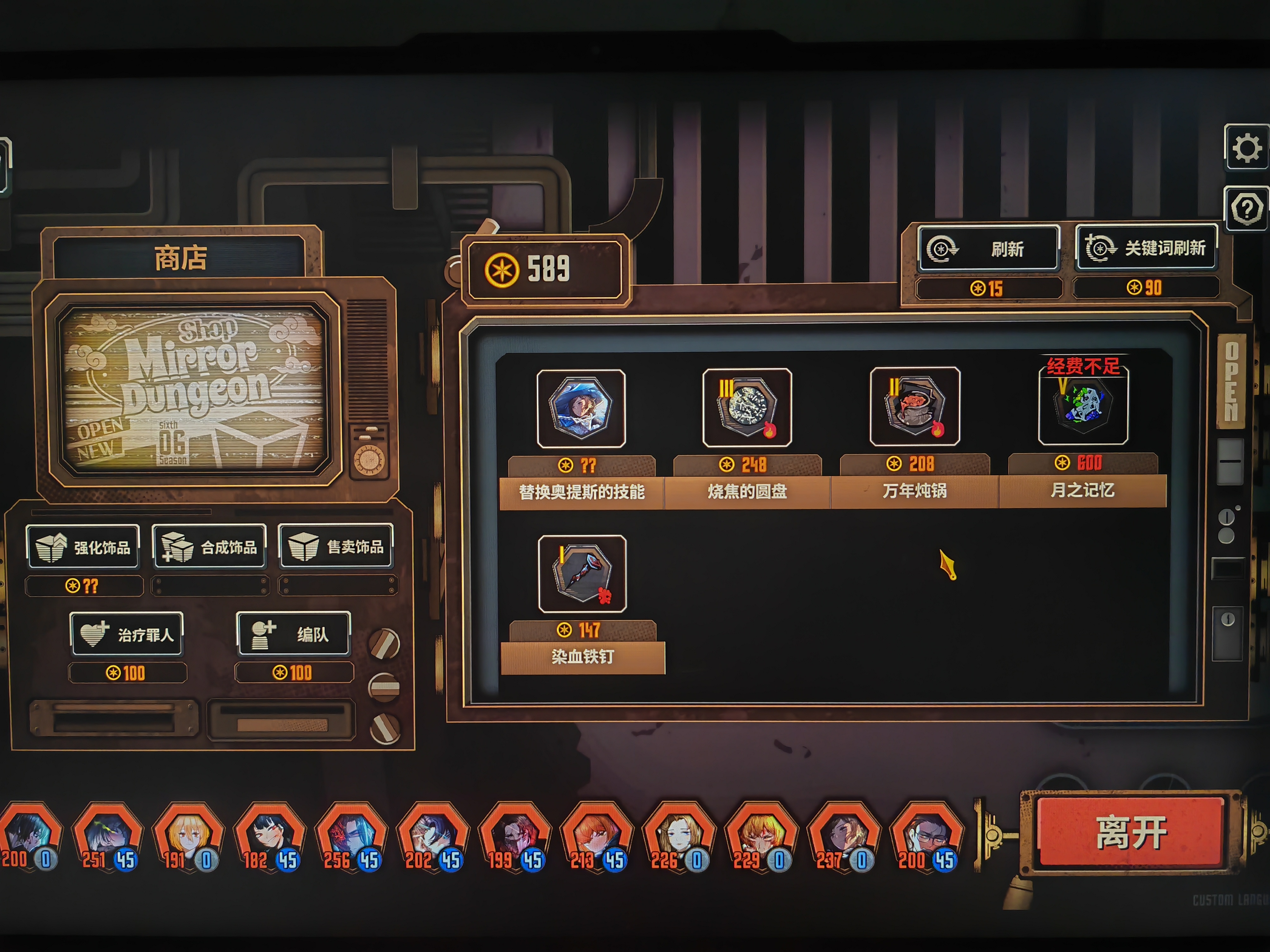Use the 关键词刷新 keyword refresh button

[1146, 248]
